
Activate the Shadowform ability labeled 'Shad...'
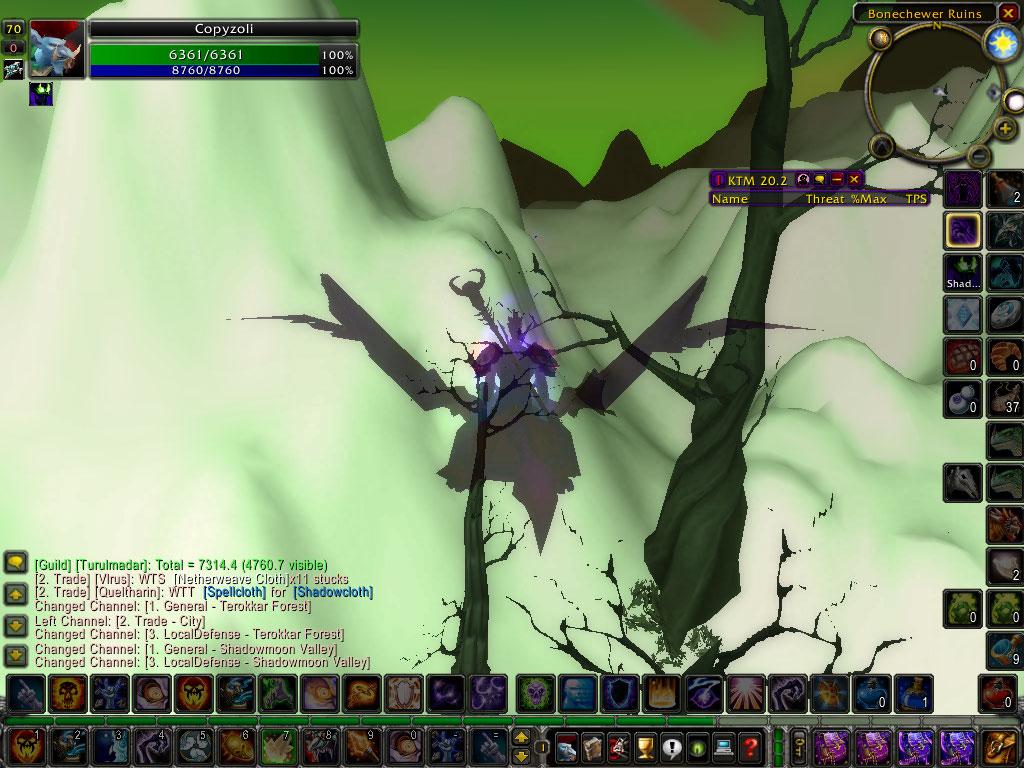click(x=963, y=272)
